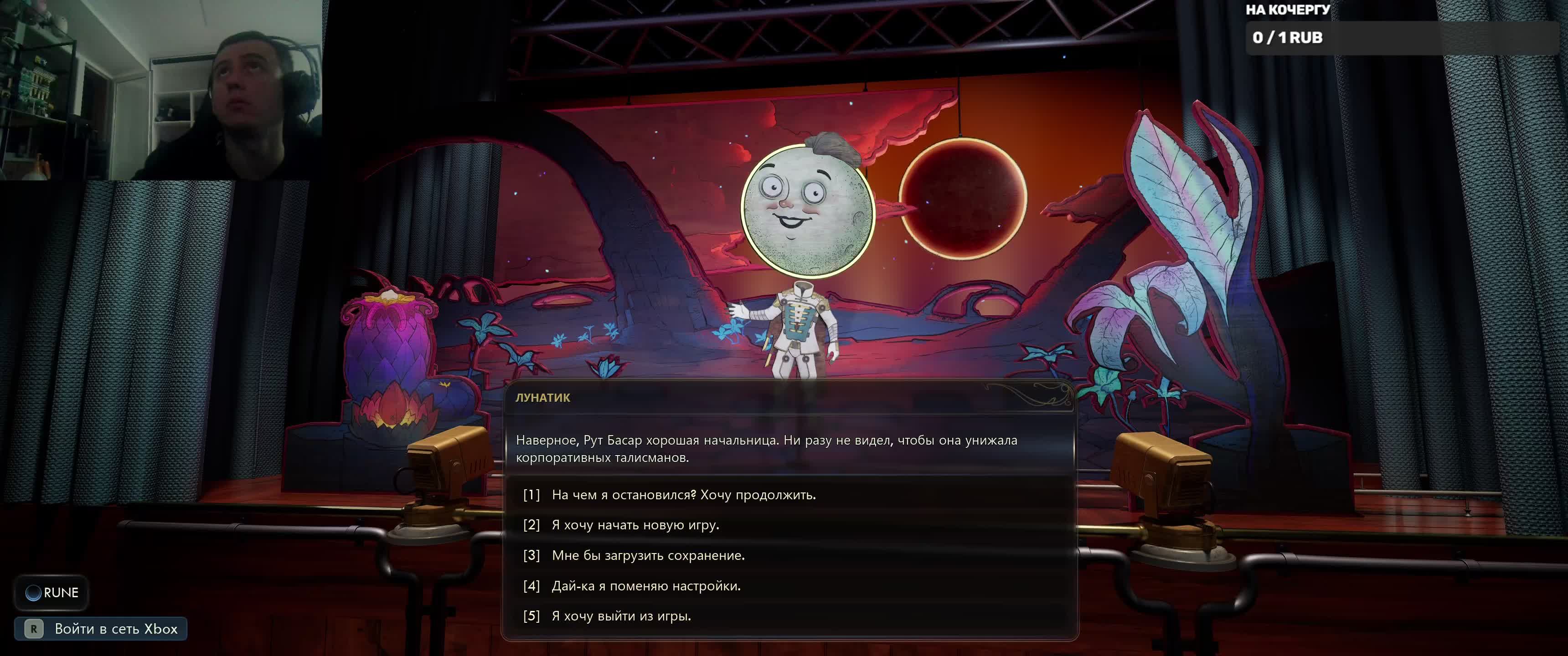Click the streamer webcam overlay
1568x656 pixels.
pyautogui.click(x=161, y=90)
